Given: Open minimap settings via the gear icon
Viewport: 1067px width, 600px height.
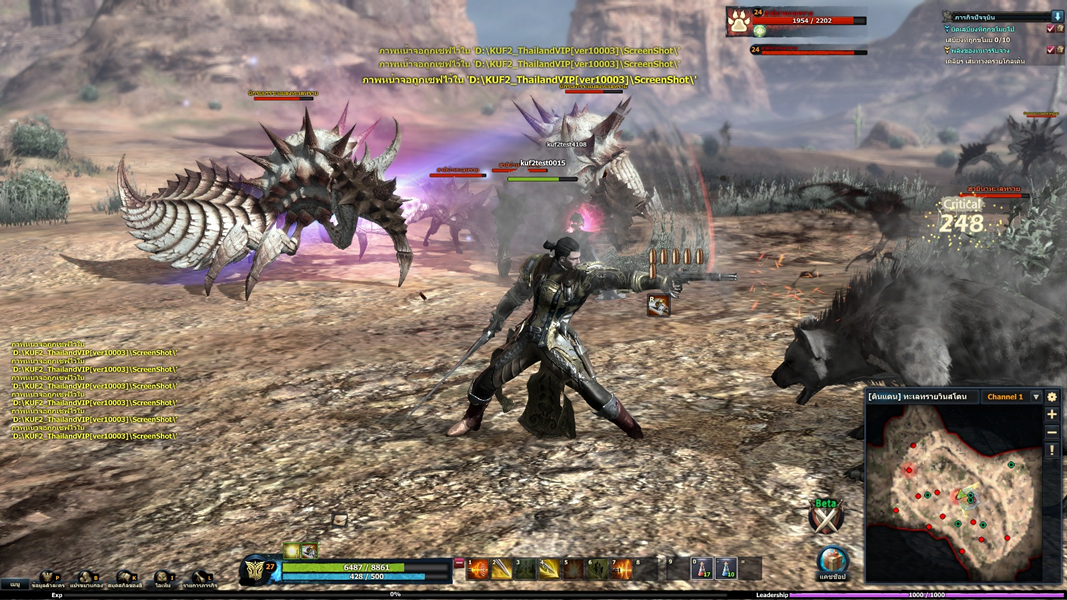Looking at the screenshot, I should coord(1052,397).
